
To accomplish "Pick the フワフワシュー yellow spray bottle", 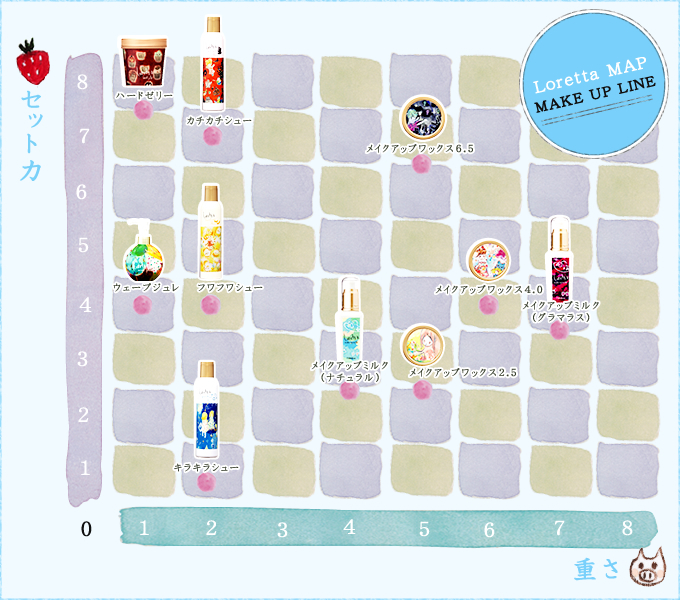I will [211, 232].
